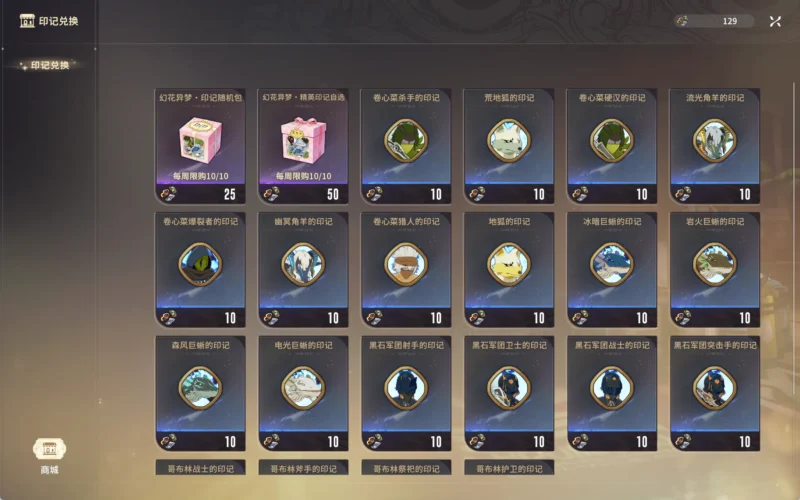Choose the 森风巨蜥的印记 item
This screenshot has height=500, width=800.
[x=200, y=390]
